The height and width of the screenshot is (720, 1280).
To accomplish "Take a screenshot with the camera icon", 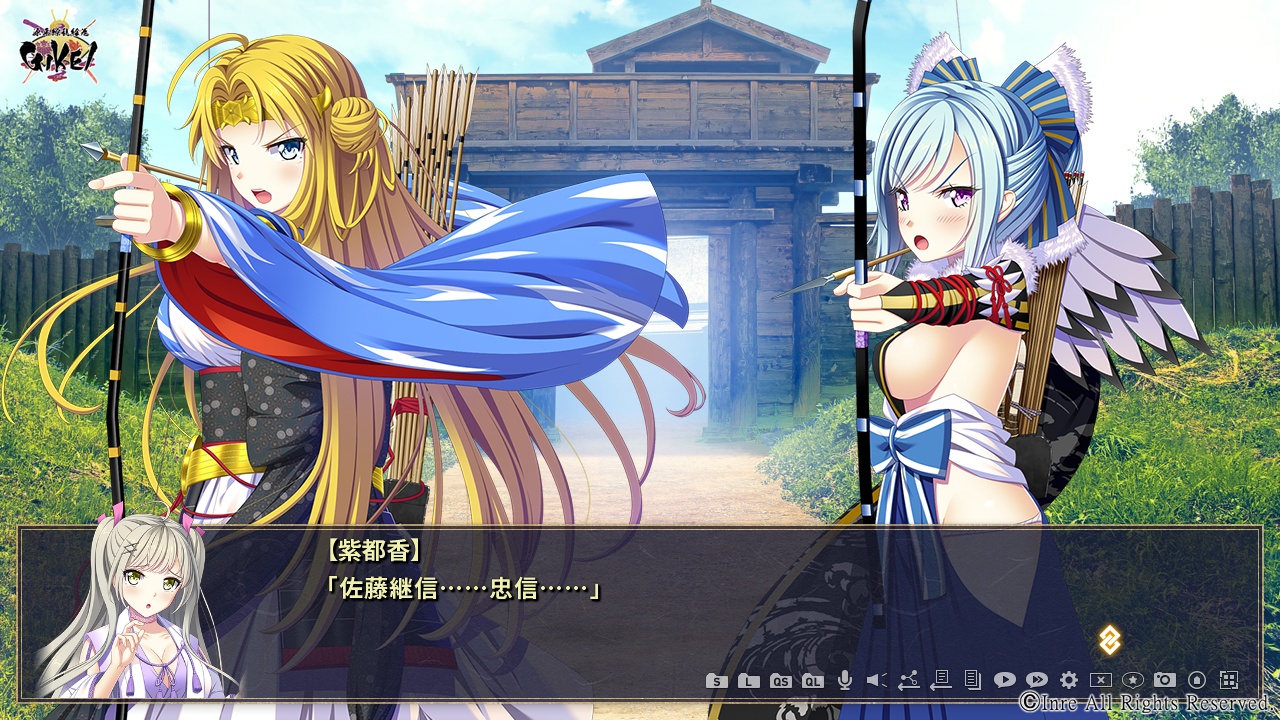I will click(1165, 681).
